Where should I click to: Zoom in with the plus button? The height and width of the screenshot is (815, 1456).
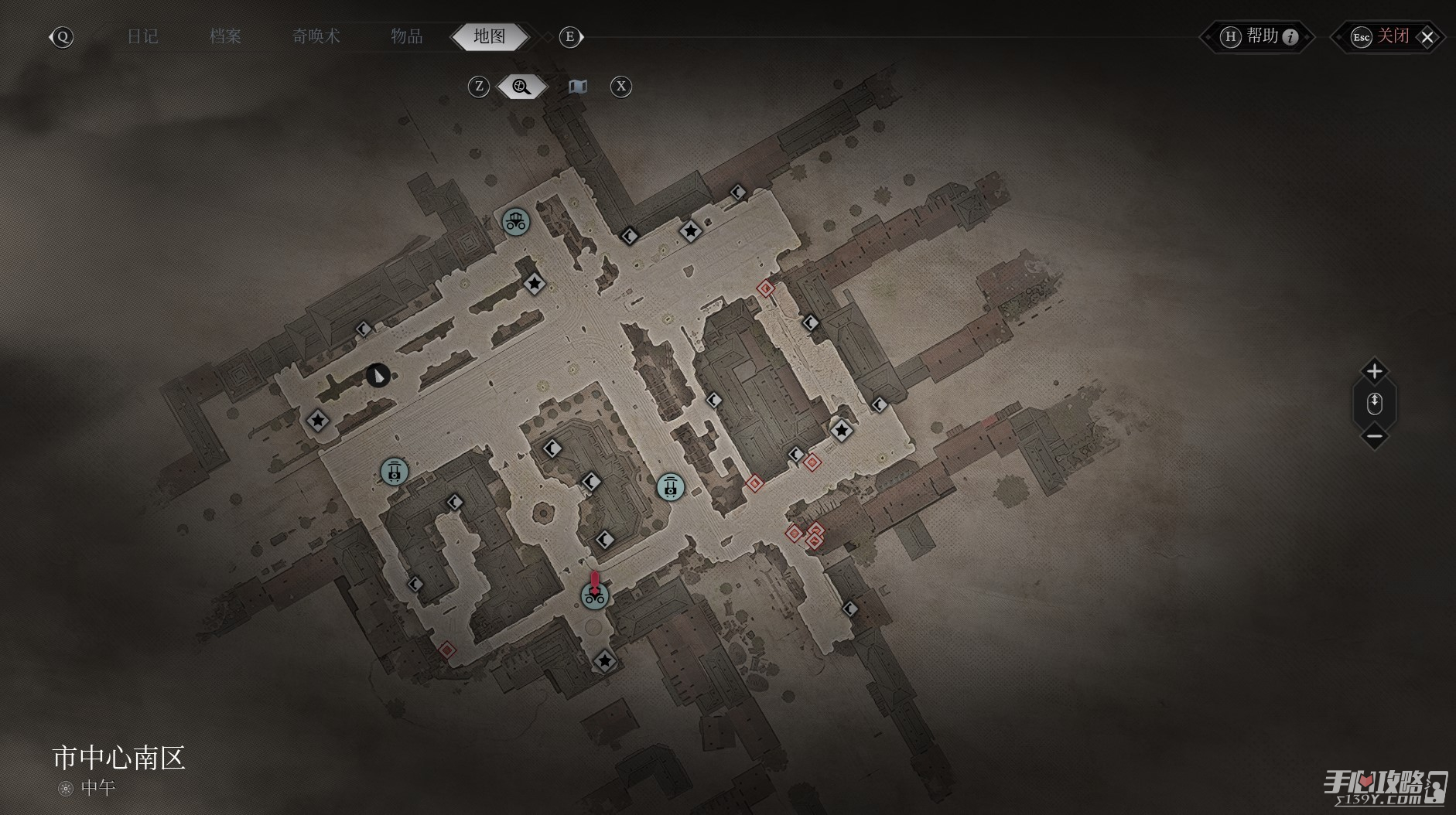click(1374, 371)
